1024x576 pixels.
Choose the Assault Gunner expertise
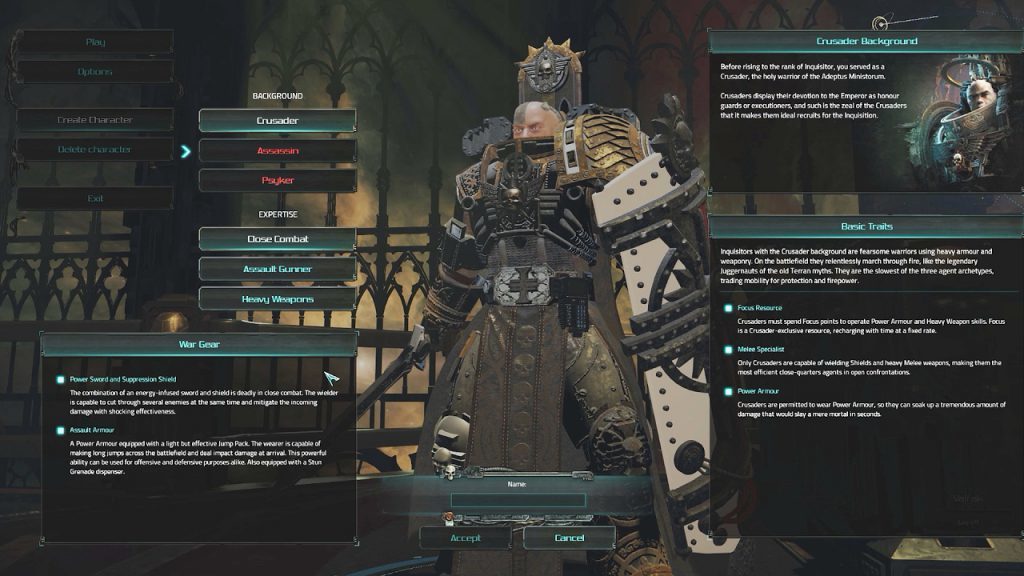(x=277, y=268)
